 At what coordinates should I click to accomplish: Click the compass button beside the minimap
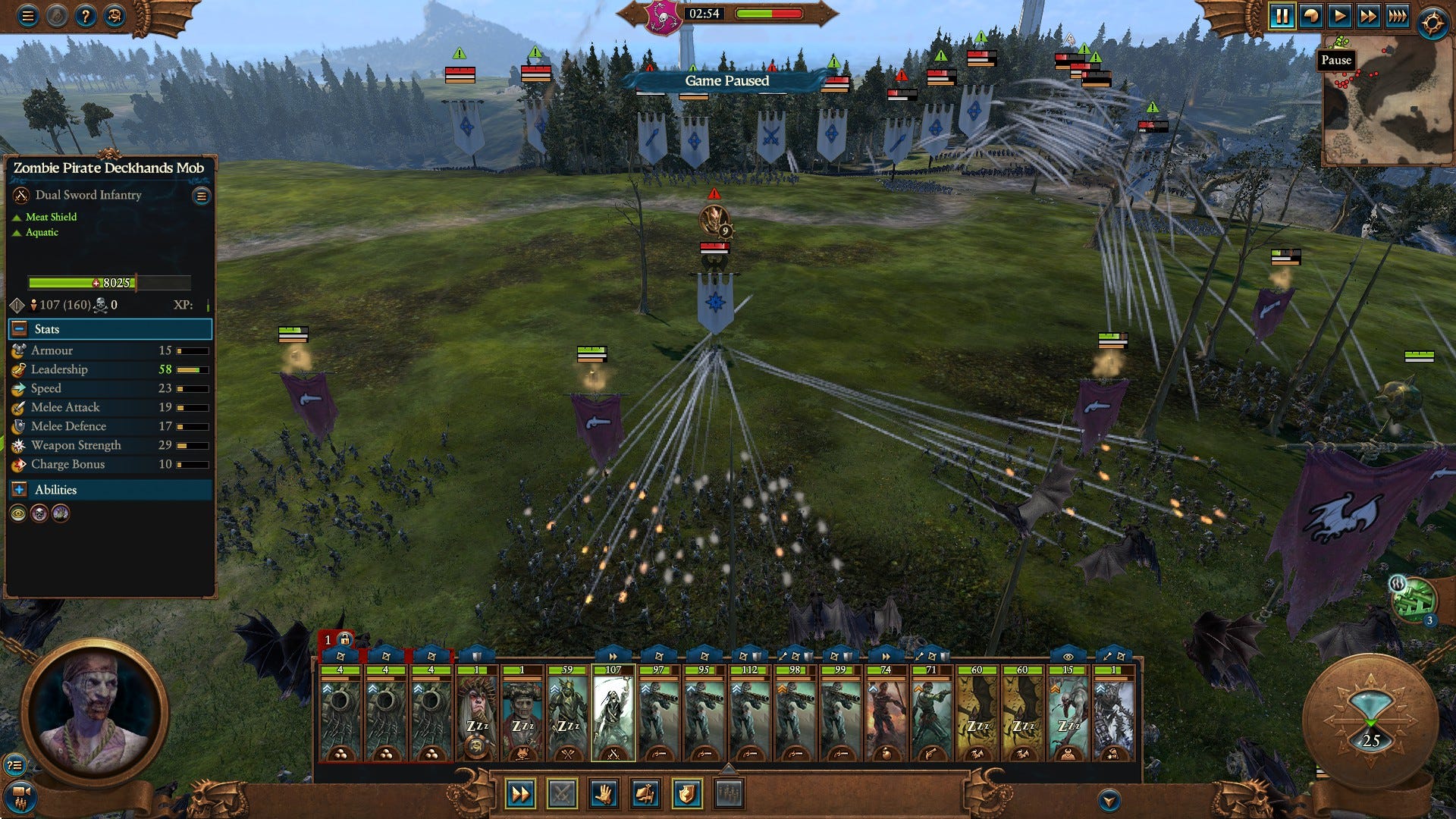click(1432, 23)
